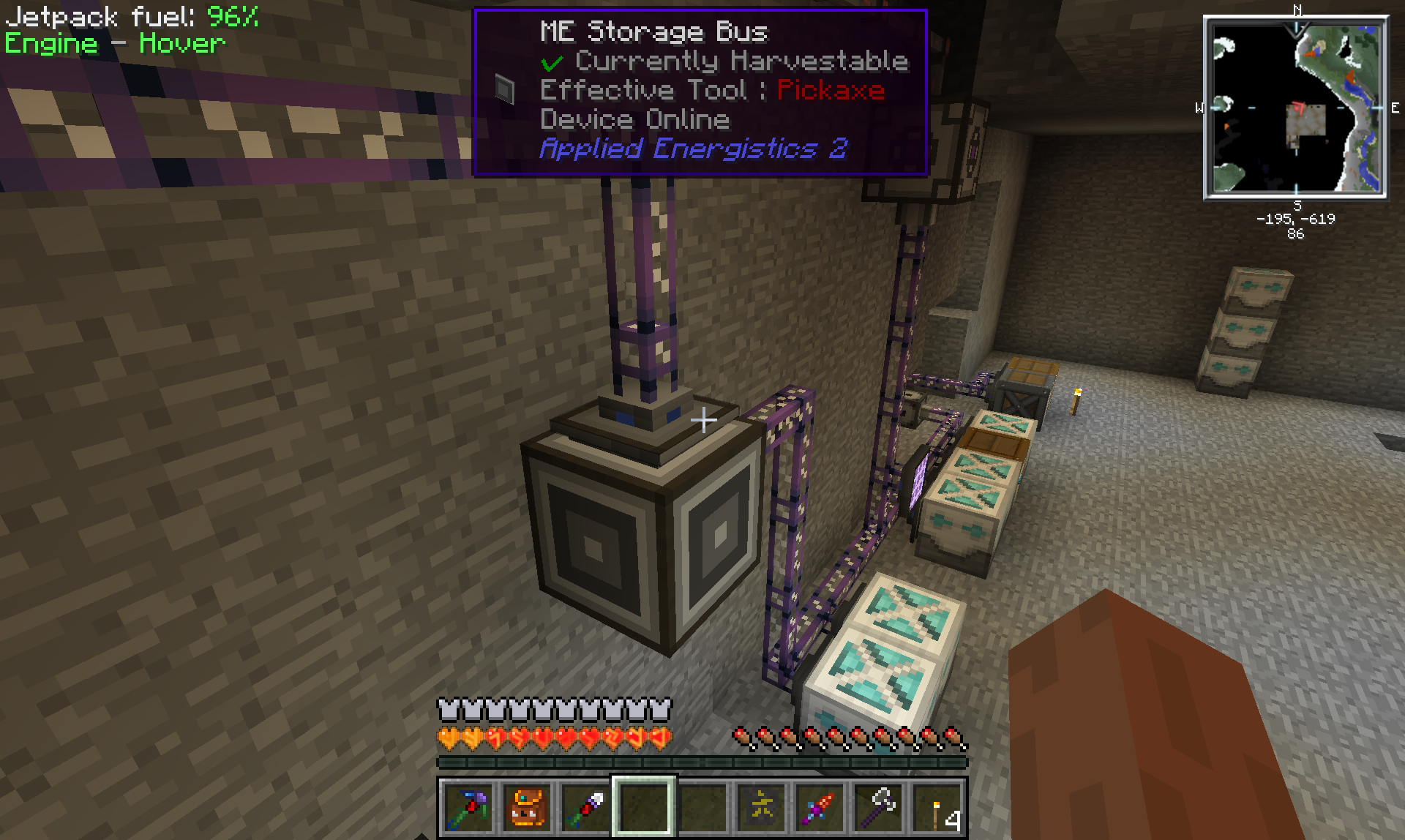The height and width of the screenshot is (840, 1405).
Task: Select the torch stack slot
Action: [937, 808]
